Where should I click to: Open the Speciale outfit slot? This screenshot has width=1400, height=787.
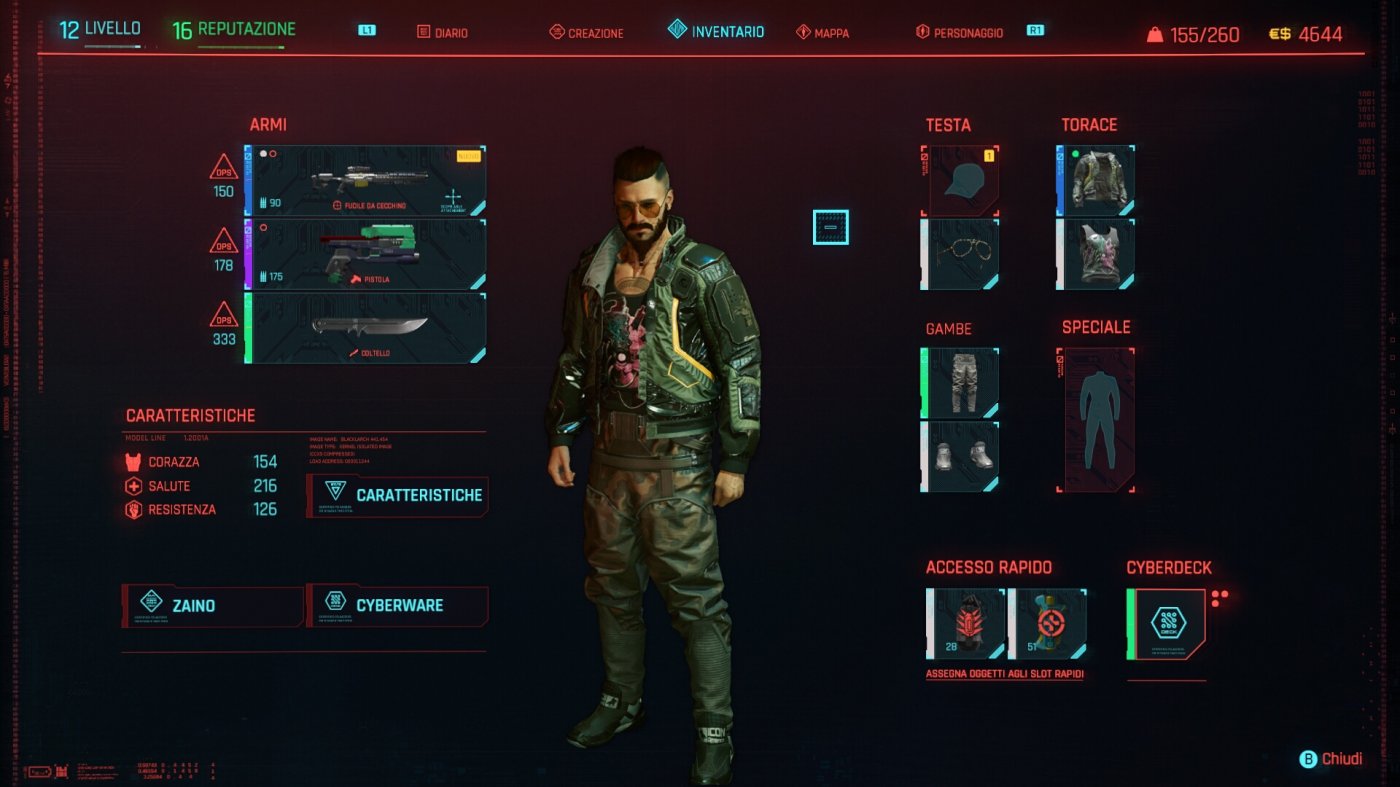(1097, 420)
